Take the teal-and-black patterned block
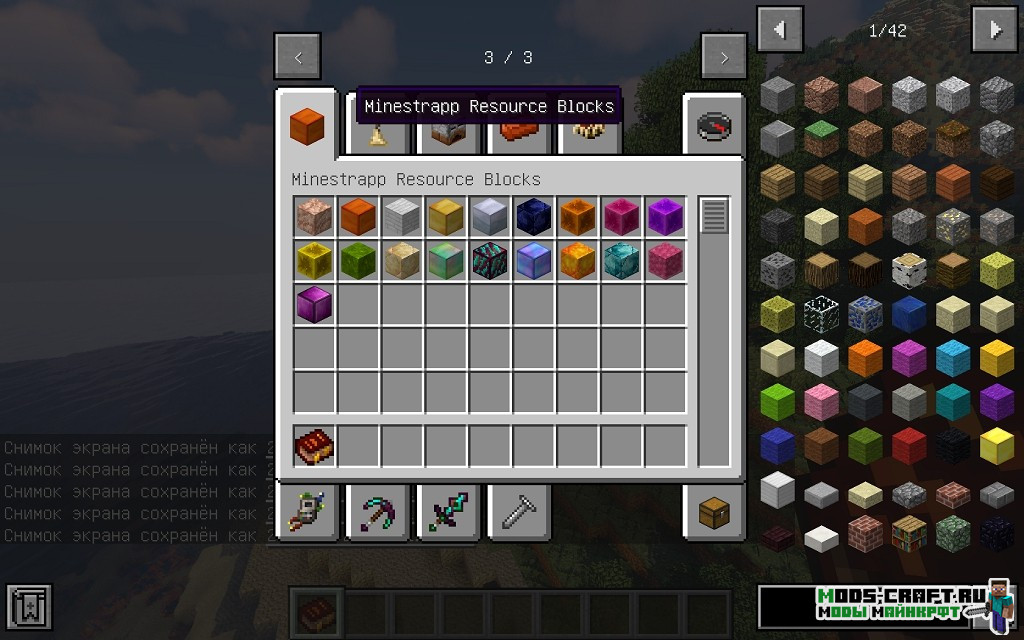Image resolution: width=1024 pixels, height=640 pixels. click(x=490, y=261)
